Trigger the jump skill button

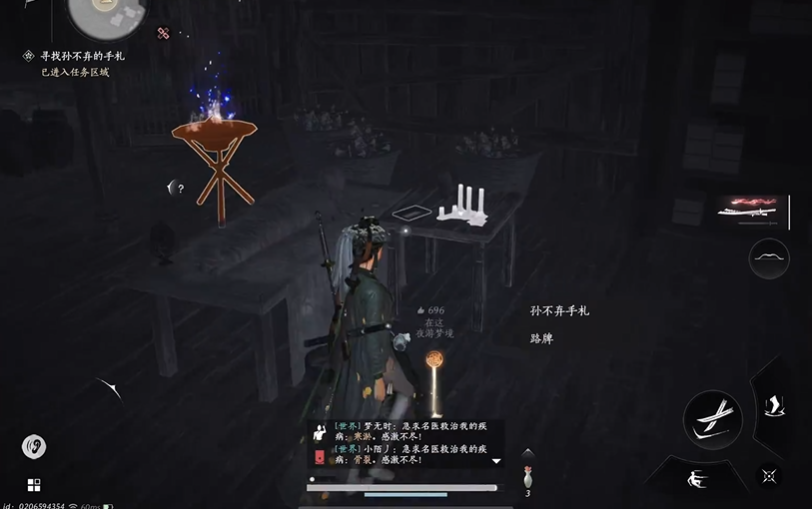tap(773, 404)
